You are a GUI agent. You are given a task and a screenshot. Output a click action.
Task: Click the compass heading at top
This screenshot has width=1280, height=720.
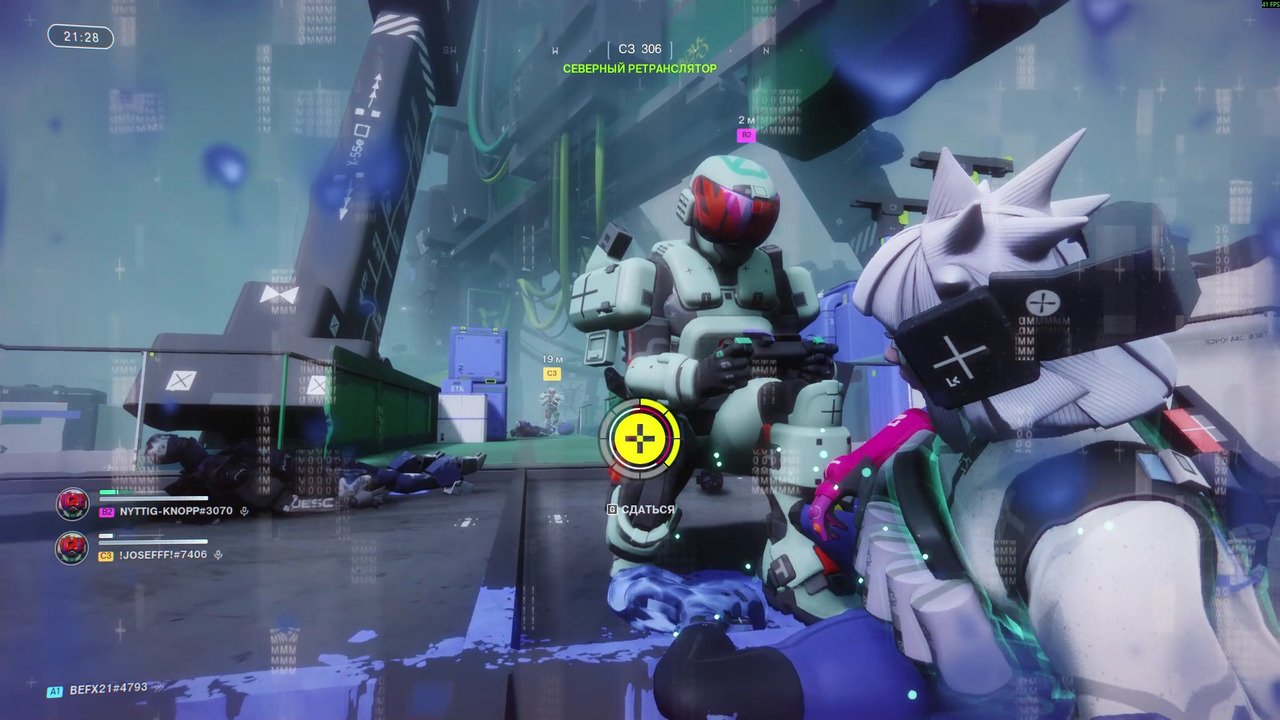click(x=640, y=49)
